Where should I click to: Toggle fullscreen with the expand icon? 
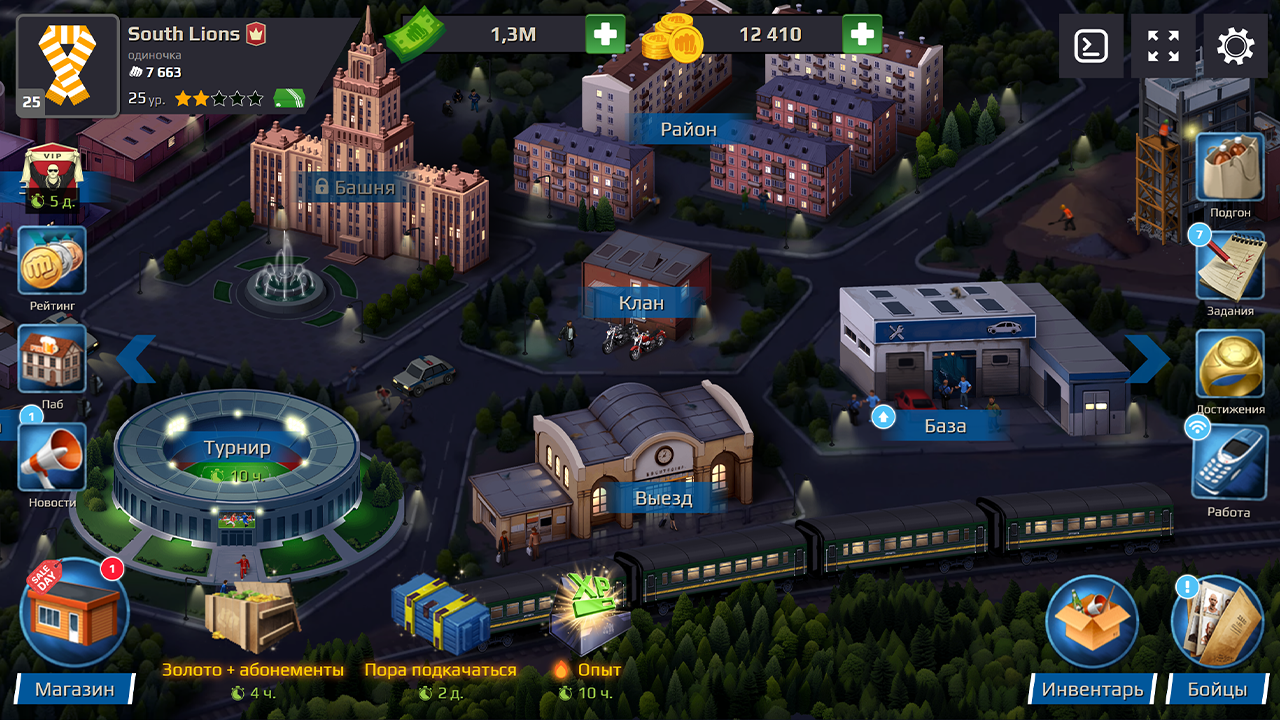[x=1161, y=45]
